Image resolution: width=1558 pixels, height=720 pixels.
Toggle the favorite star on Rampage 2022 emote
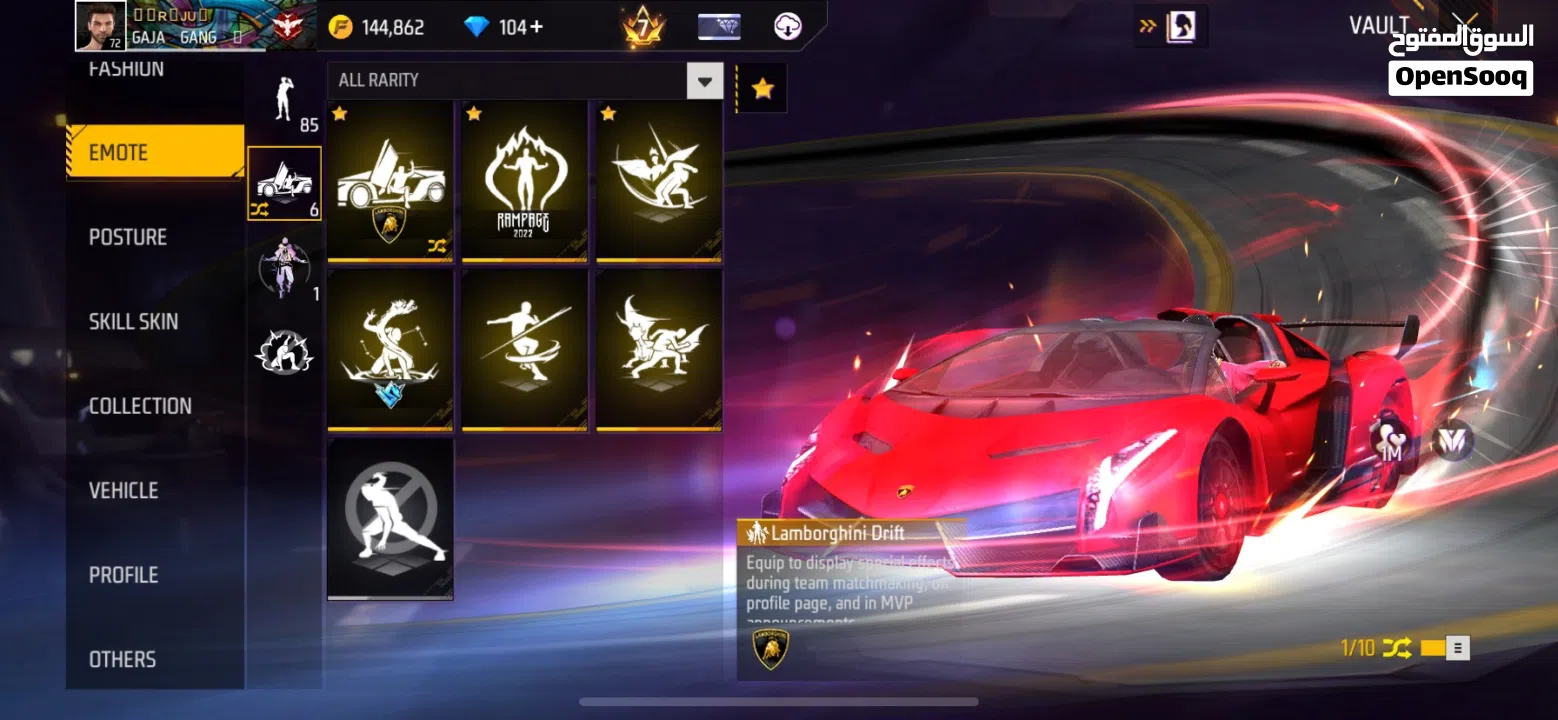pos(473,115)
